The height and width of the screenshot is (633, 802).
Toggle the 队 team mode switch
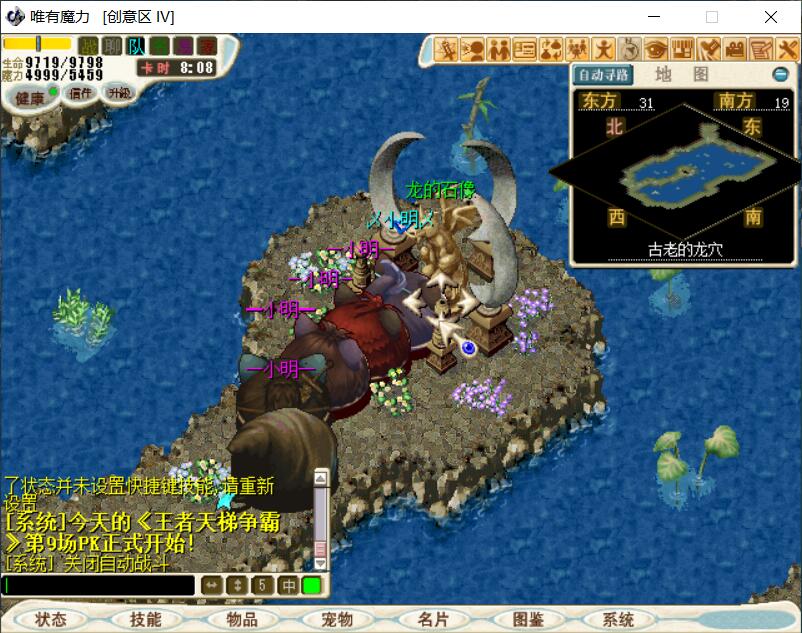136,45
